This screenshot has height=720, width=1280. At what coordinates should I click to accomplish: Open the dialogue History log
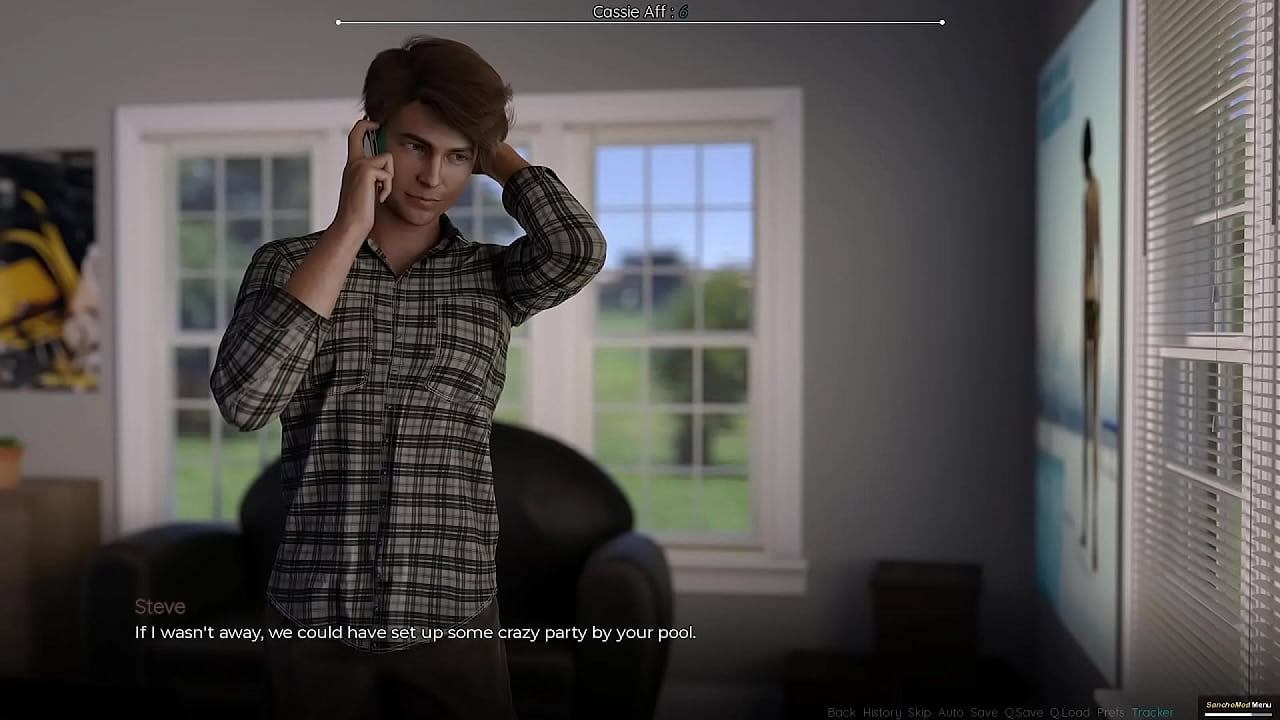pos(881,712)
